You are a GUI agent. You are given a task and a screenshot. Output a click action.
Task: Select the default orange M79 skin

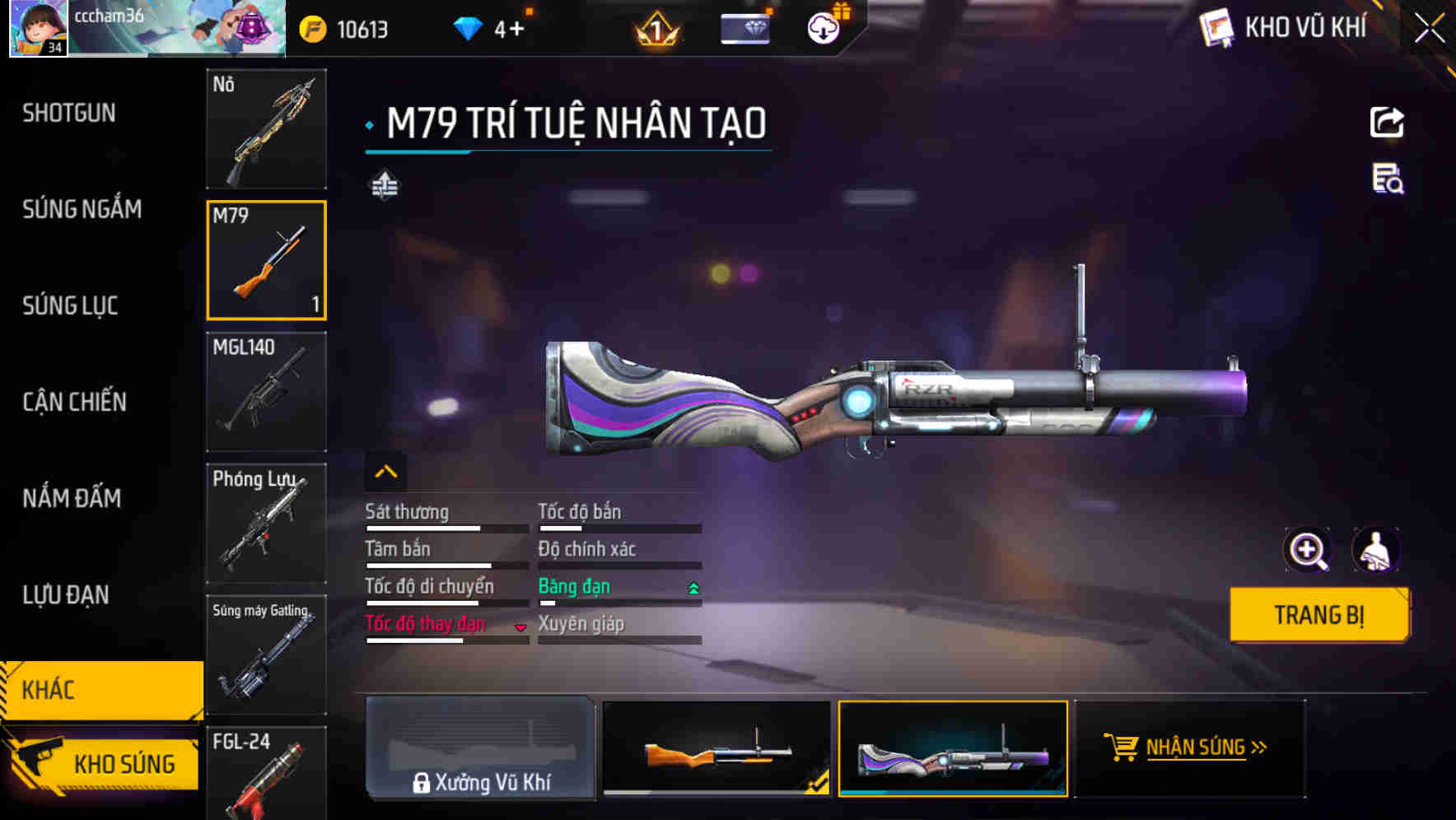pyautogui.click(x=716, y=748)
